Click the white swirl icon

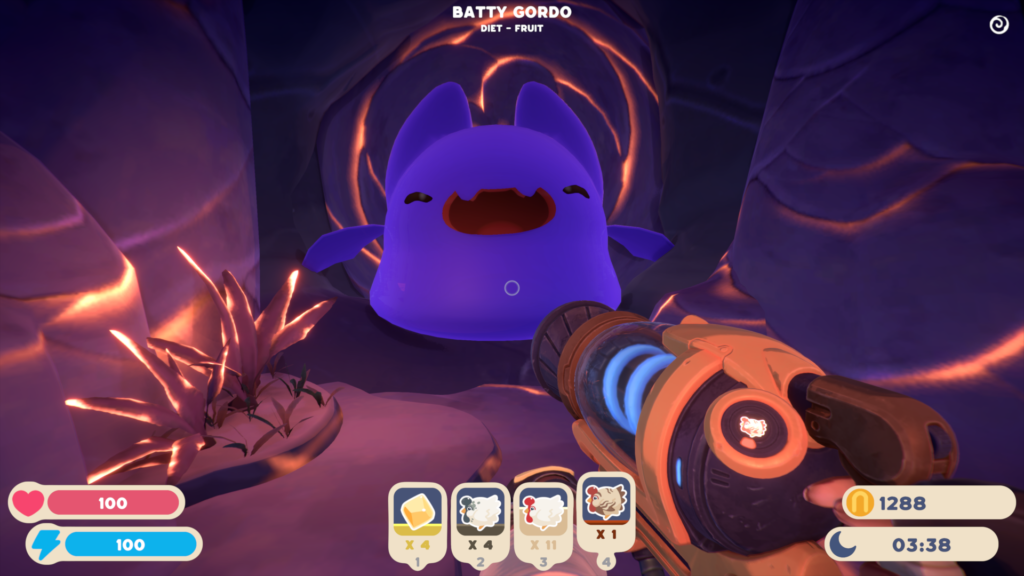pyautogui.click(x=998, y=25)
